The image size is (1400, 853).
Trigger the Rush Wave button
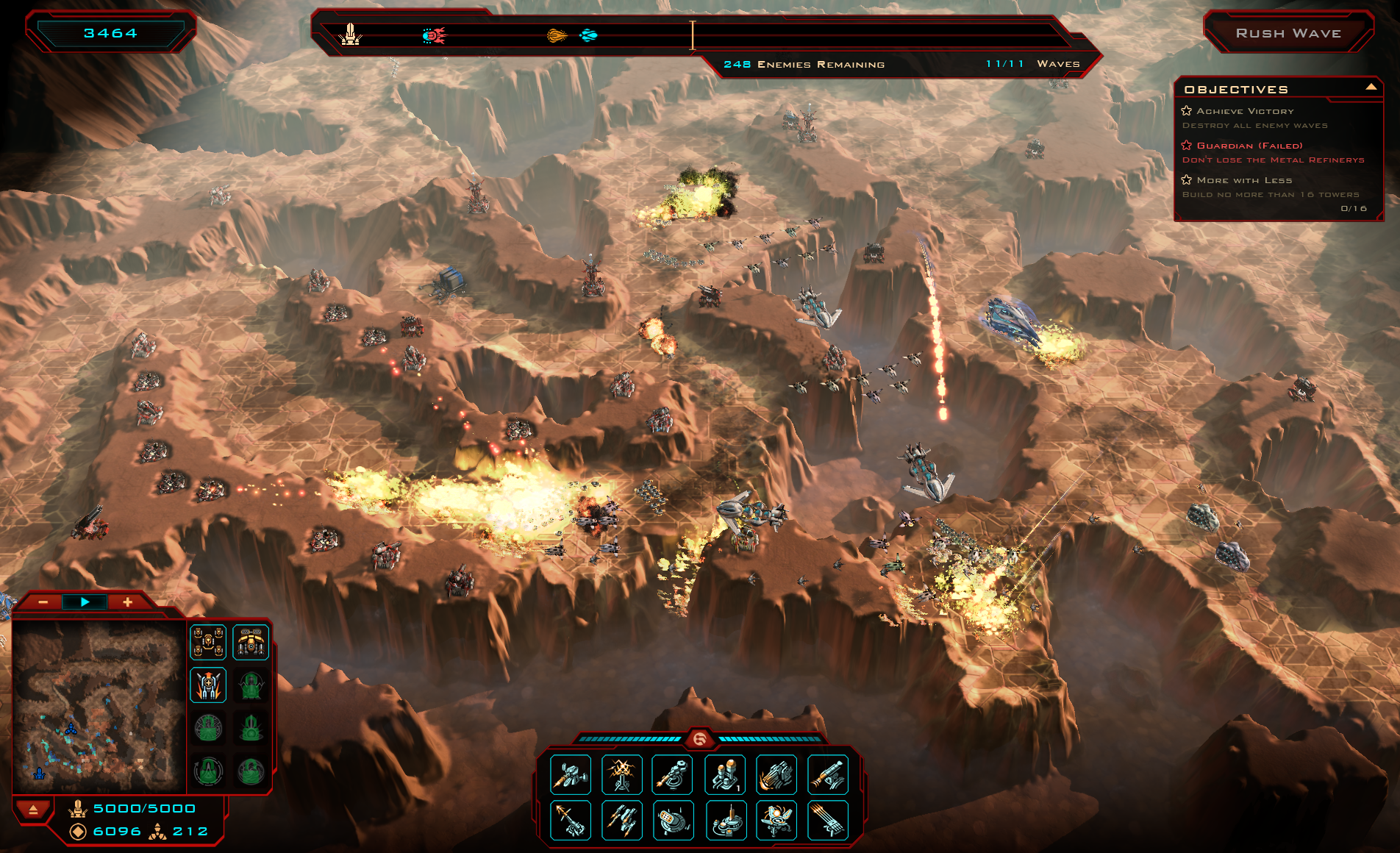[x=1288, y=33]
